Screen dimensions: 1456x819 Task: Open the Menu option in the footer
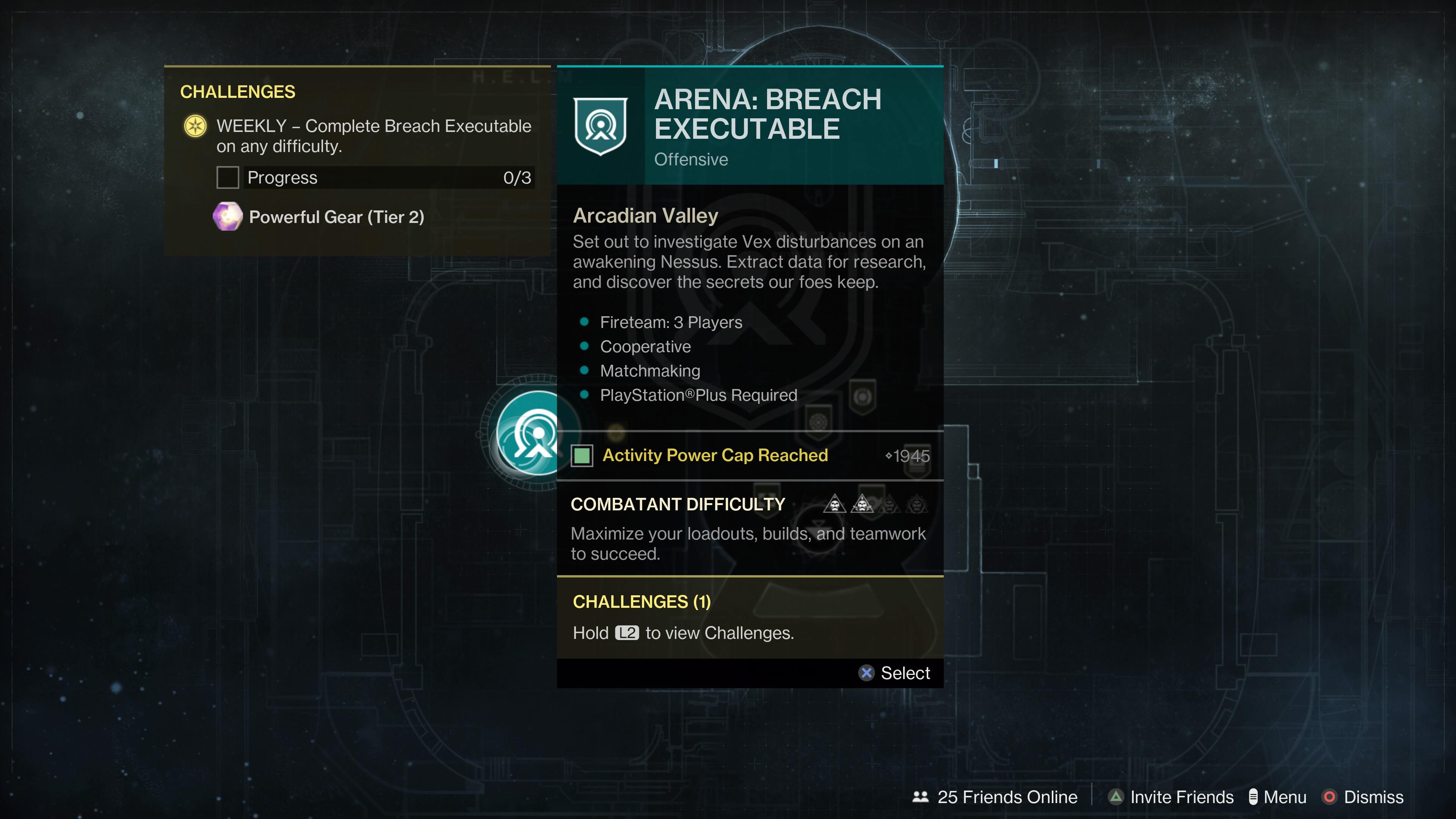point(1277,797)
